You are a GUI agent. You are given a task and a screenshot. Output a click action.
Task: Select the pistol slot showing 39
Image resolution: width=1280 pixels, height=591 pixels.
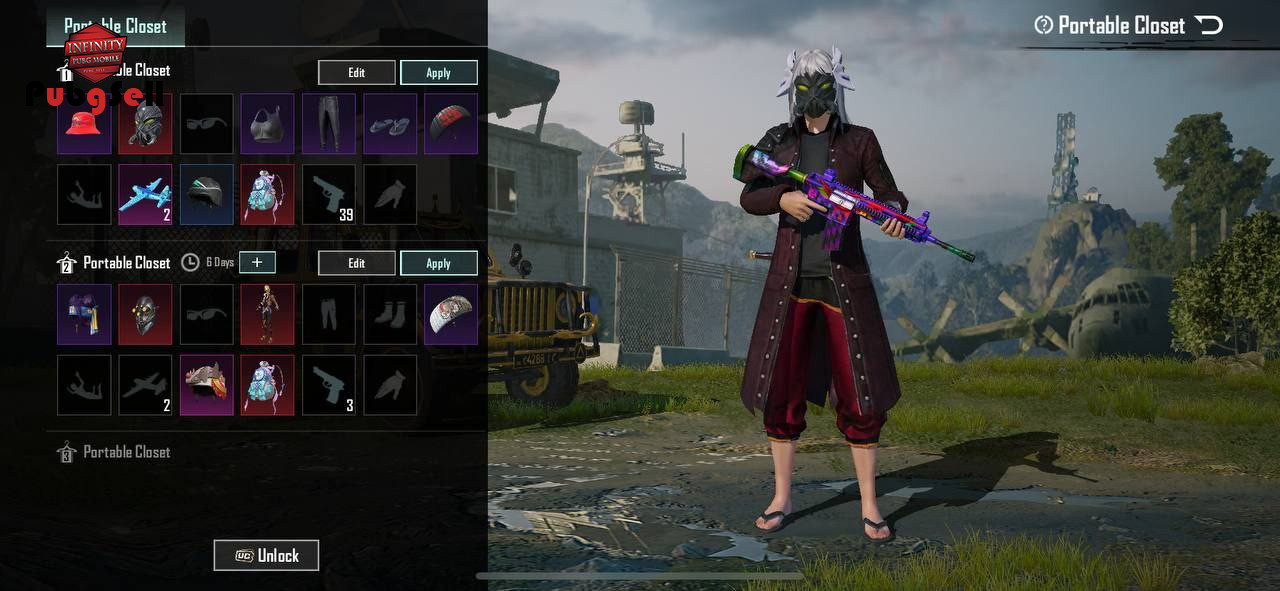[x=329, y=194]
